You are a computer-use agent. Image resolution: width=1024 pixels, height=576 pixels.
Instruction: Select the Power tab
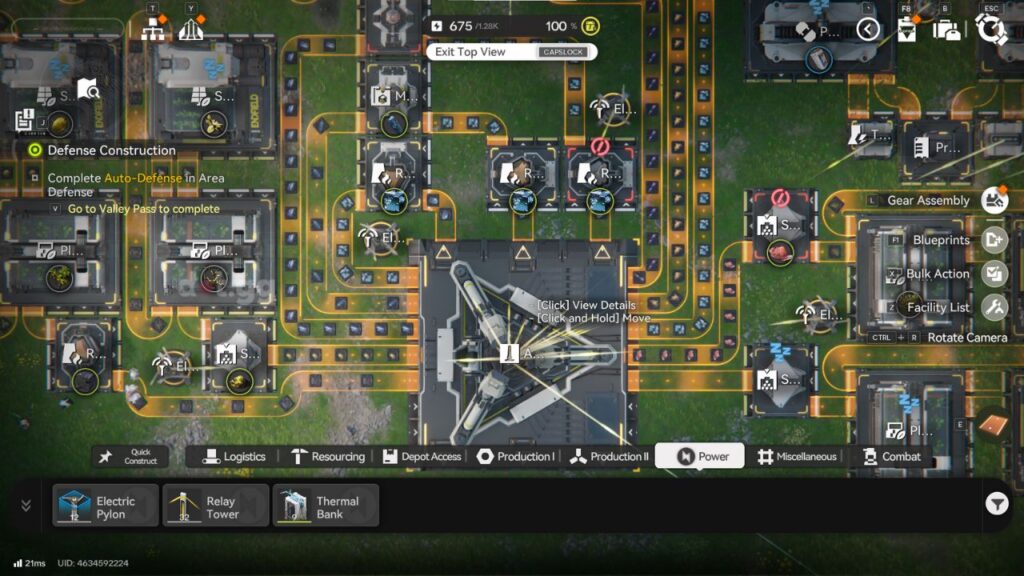coord(700,457)
